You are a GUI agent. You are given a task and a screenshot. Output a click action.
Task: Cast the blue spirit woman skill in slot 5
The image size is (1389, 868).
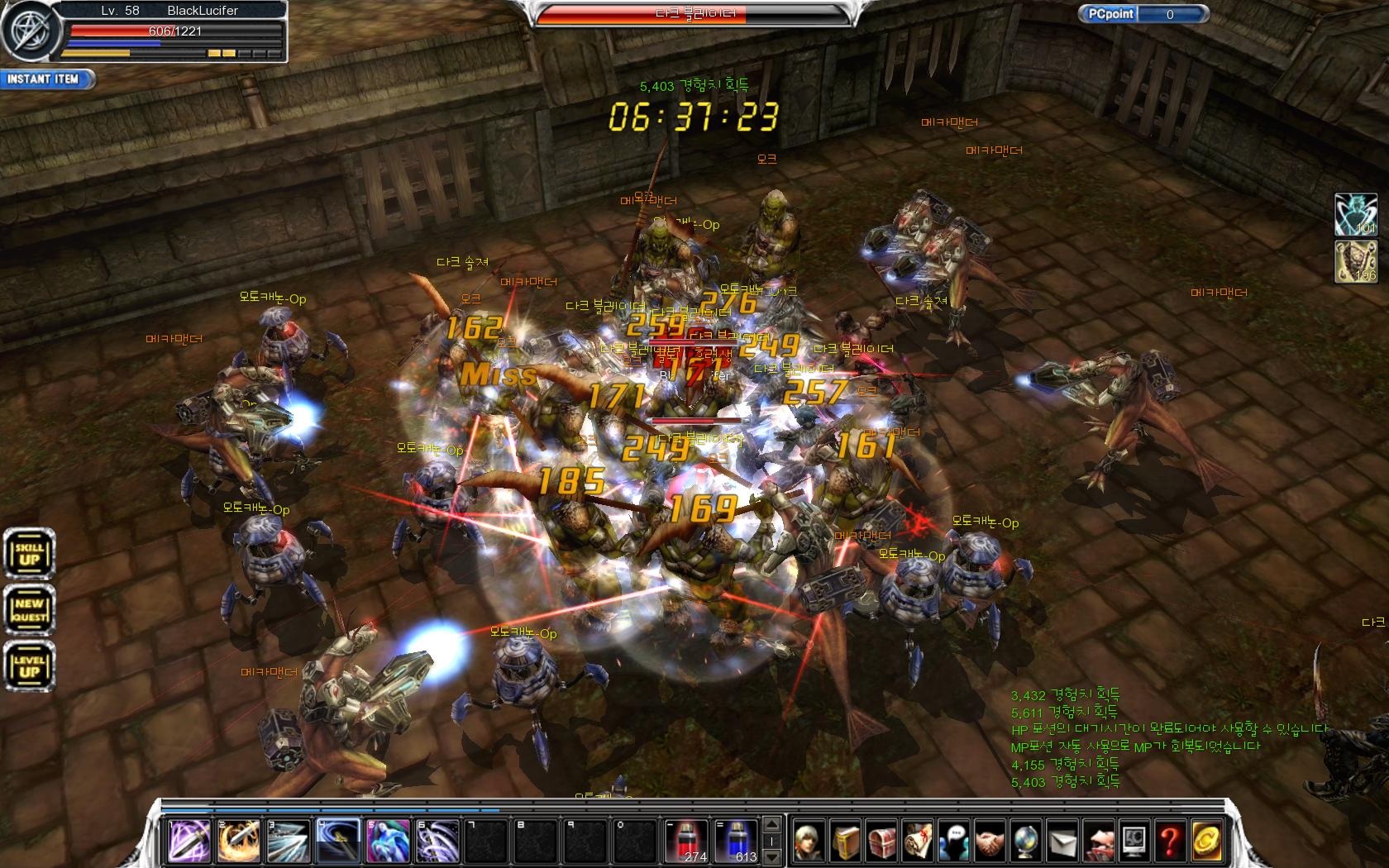click(388, 840)
